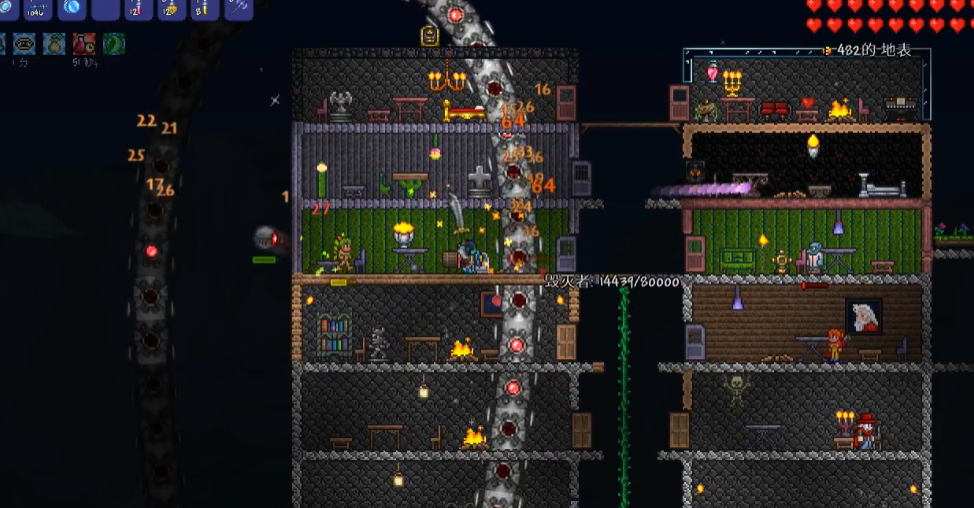Choose the gold item slot with count 12
974x508 pixels.
click(x=171, y=9)
